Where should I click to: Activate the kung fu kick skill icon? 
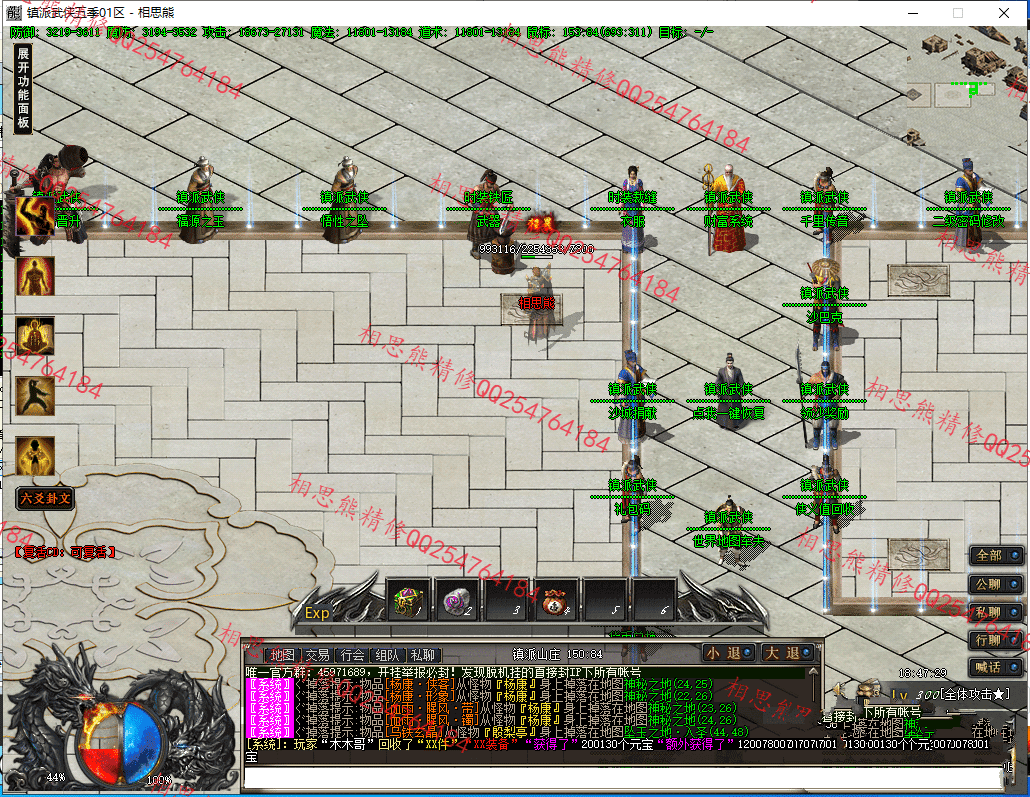pos(35,396)
